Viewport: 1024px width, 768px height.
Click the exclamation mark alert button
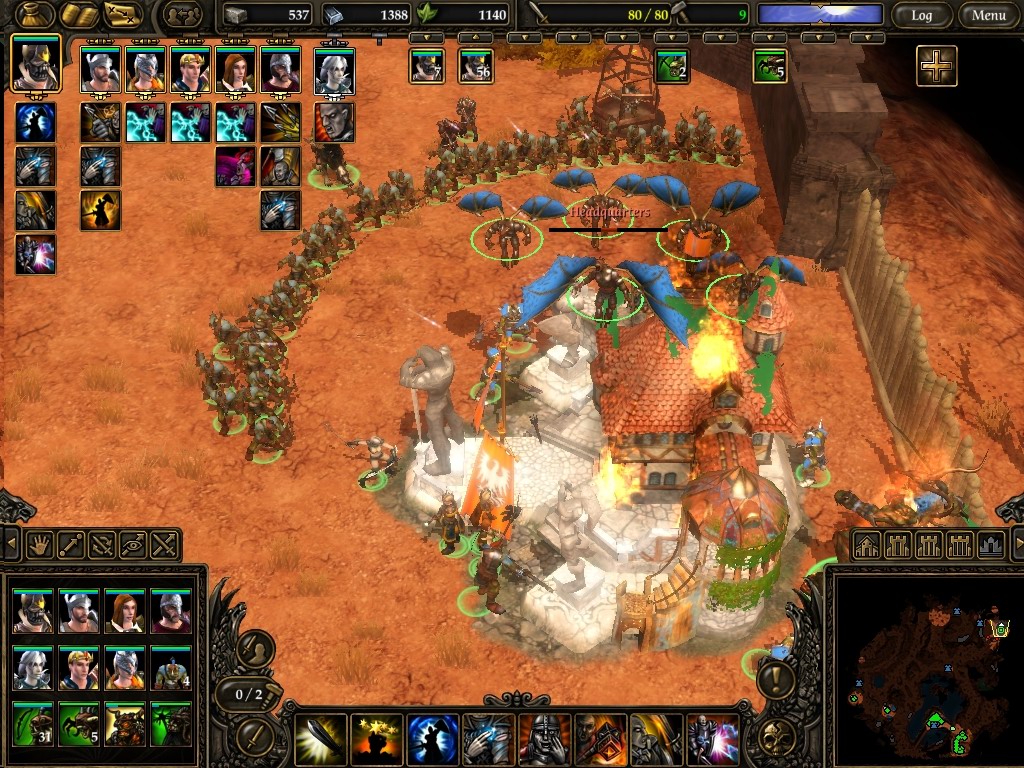tap(775, 682)
